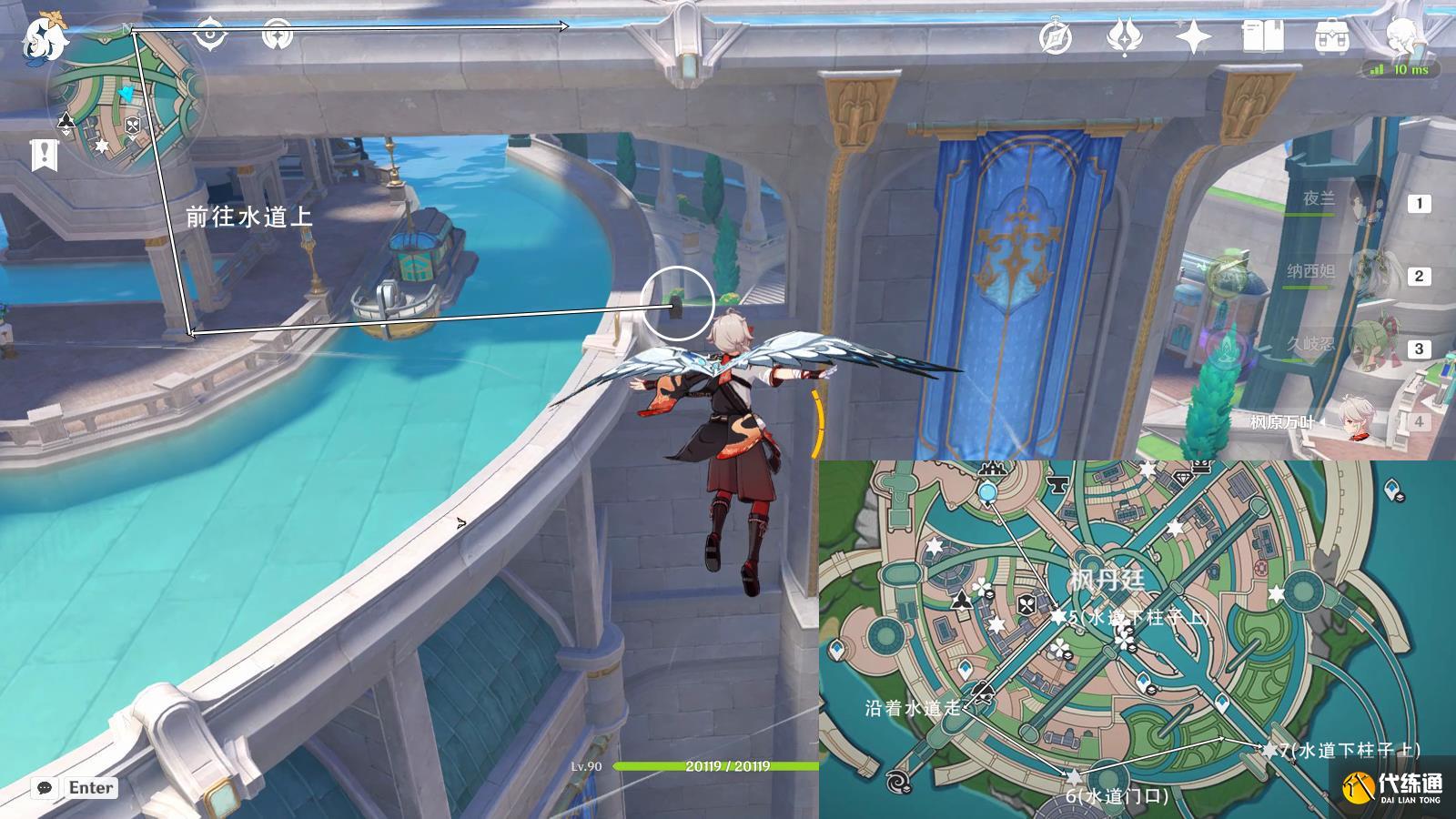Open the chat speech bubble icon
Screen dimensions: 1456x819
pos(44,788)
